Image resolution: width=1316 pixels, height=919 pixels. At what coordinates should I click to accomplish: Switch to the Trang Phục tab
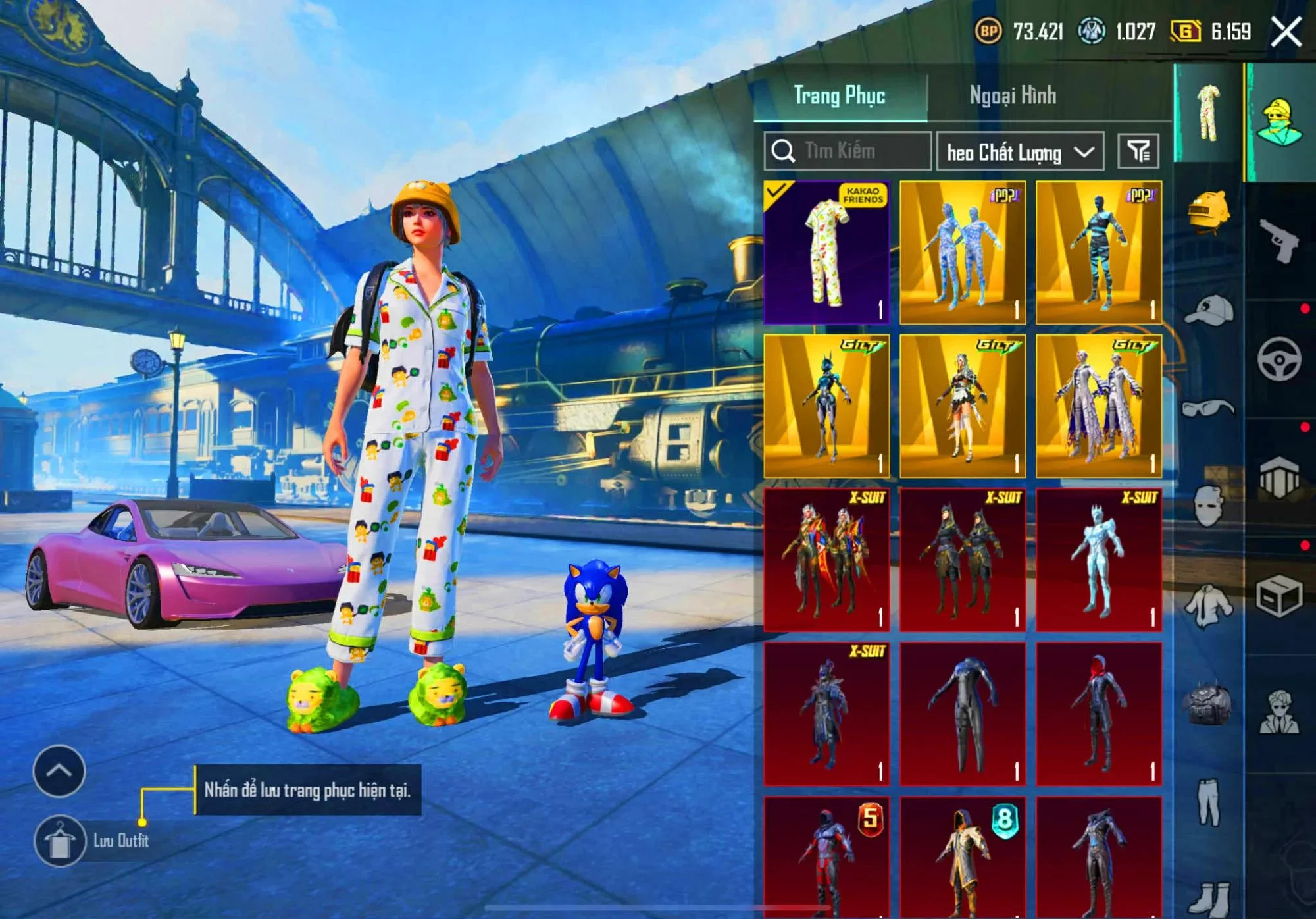pyautogui.click(x=840, y=96)
